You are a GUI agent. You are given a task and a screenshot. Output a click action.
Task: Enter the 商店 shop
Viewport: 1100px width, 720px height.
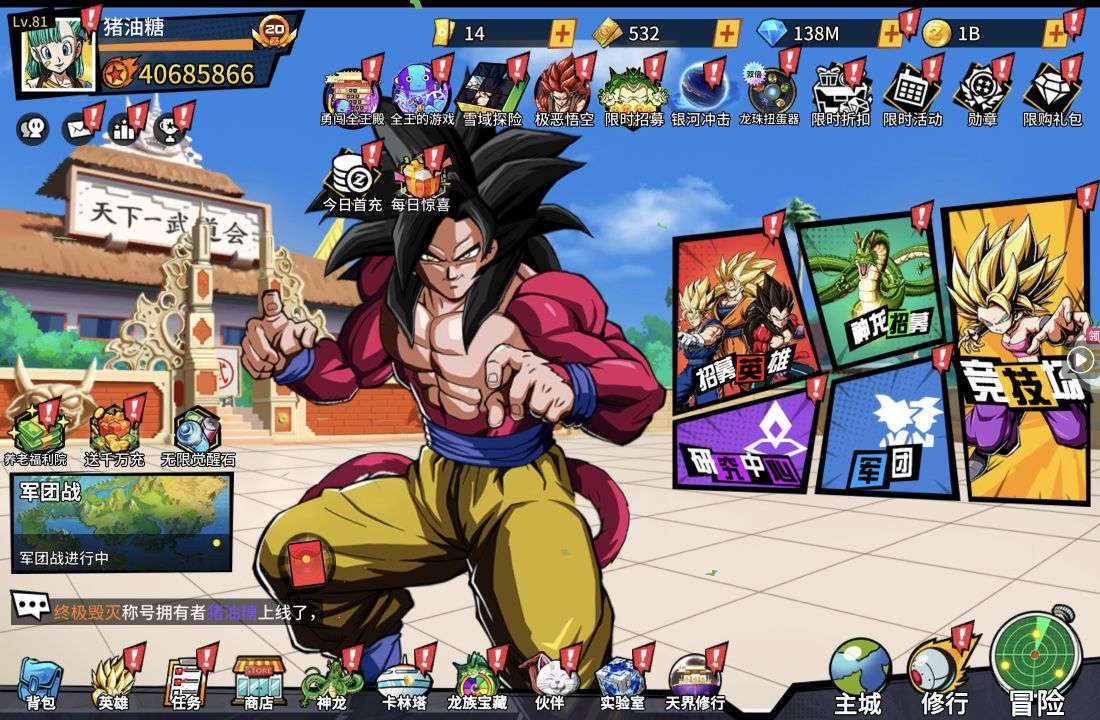click(259, 682)
